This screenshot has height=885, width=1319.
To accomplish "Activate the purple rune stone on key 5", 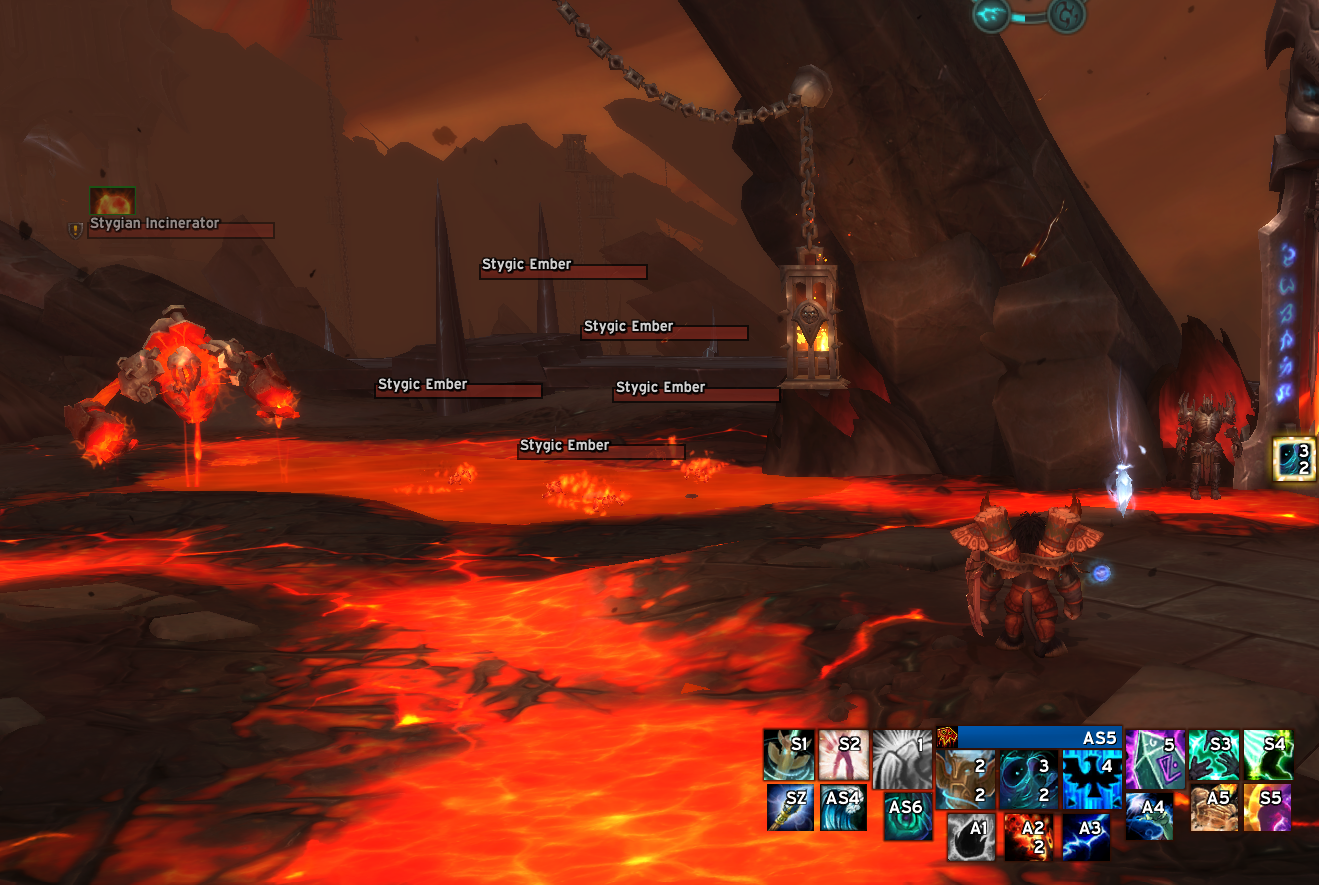I will (x=1154, y=759).
